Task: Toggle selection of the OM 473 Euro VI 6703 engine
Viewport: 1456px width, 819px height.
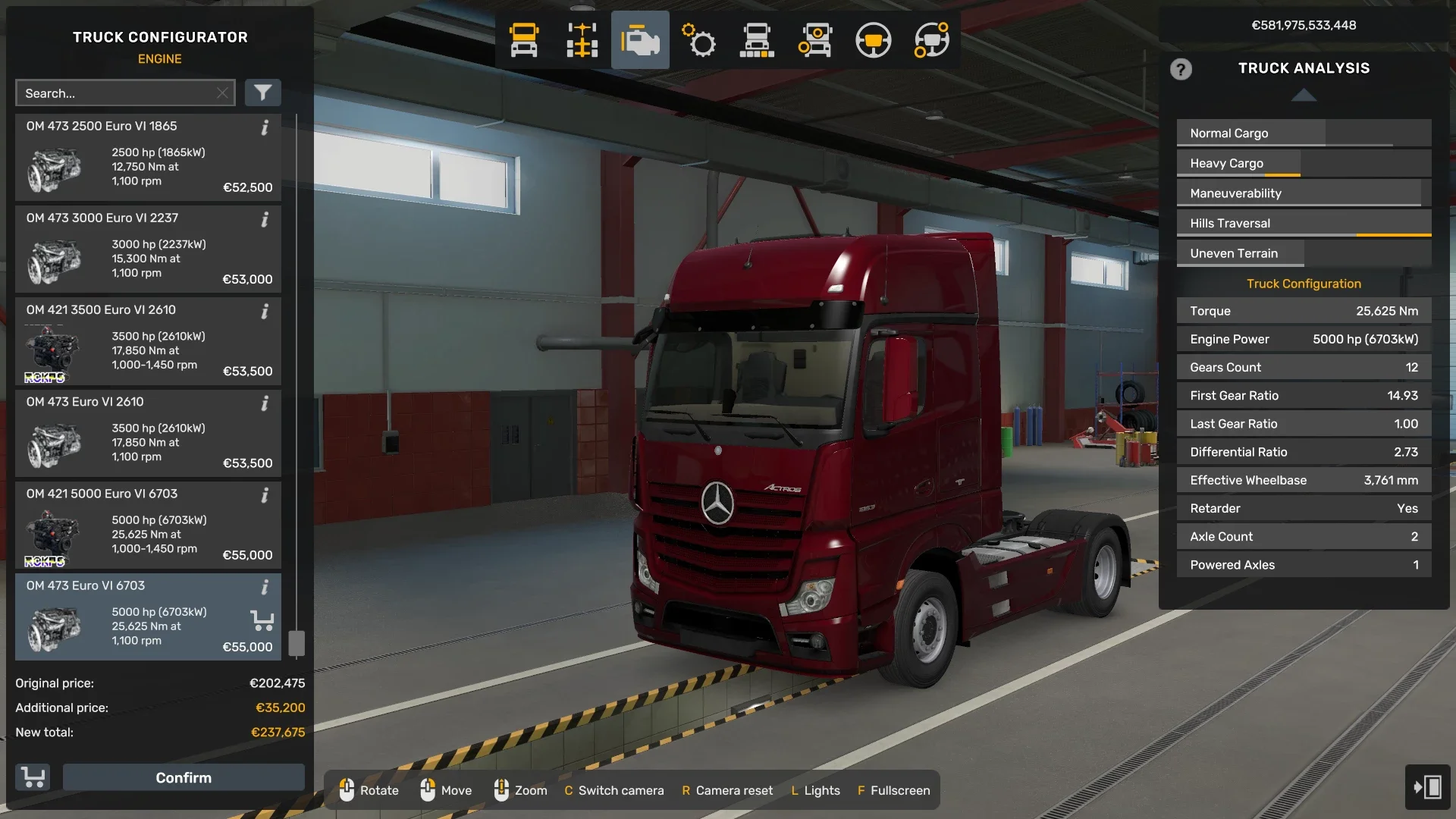Action: pos(148,617)
